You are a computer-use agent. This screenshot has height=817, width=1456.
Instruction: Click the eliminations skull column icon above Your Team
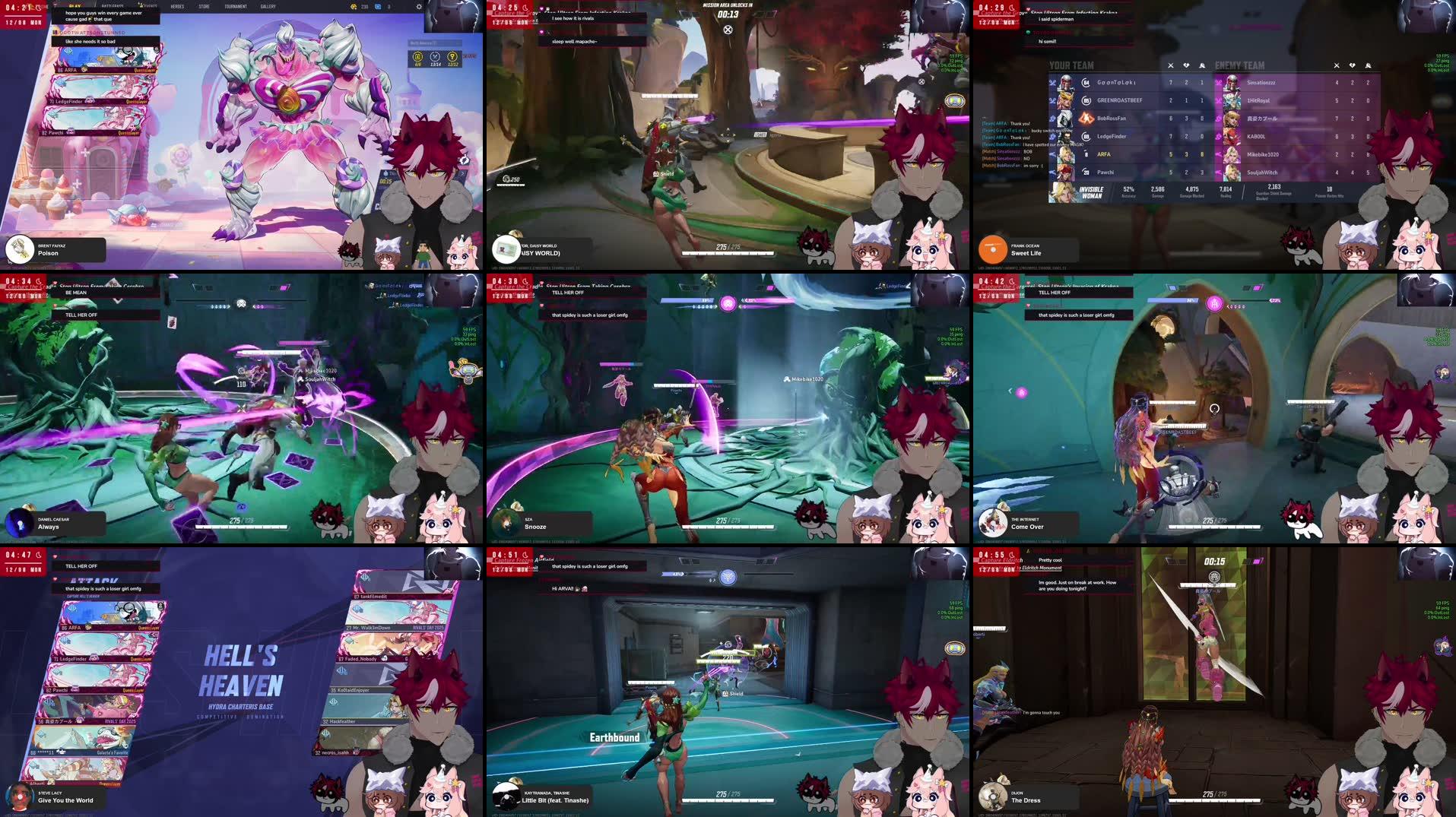[1171, 65]
